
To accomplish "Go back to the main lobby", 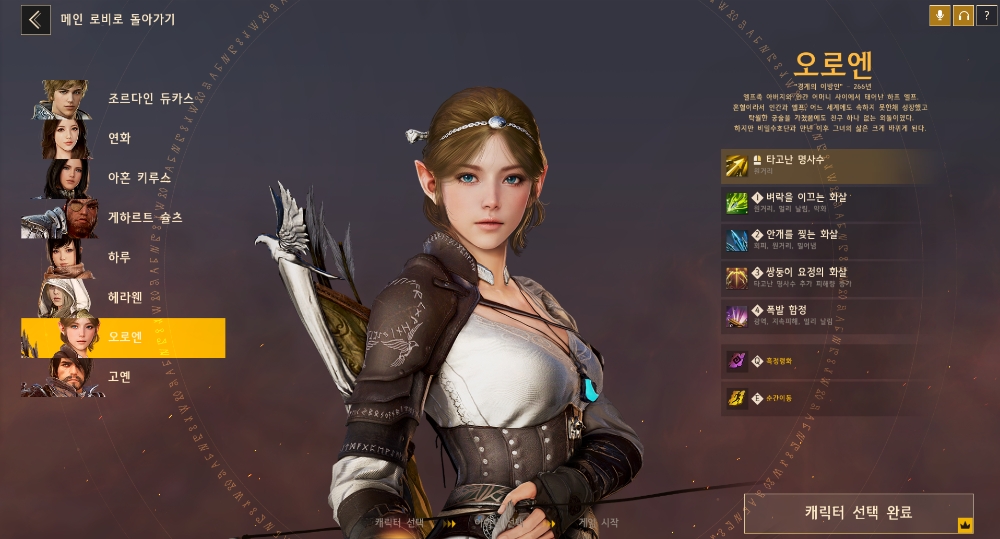I will click(36, 19).
